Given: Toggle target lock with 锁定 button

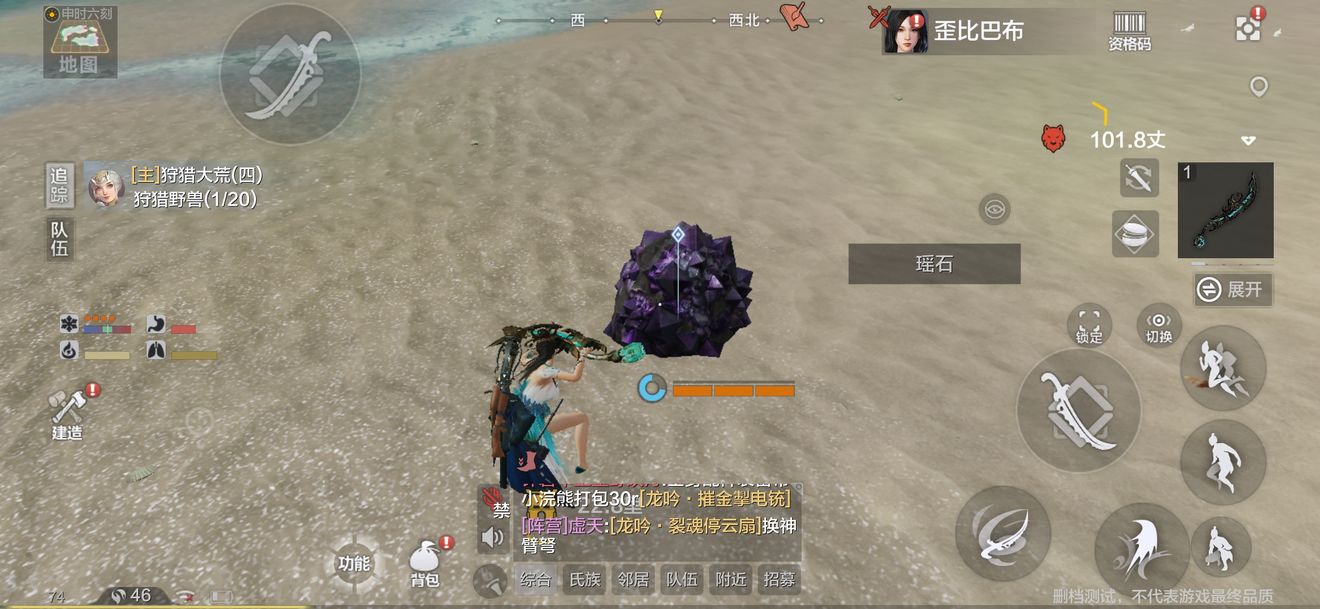Looking at the screenshot, I should (1089, 325).
